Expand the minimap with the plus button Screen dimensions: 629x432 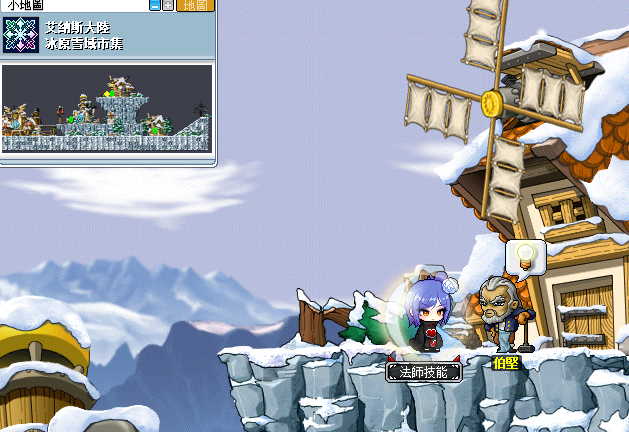coord(168,5)
